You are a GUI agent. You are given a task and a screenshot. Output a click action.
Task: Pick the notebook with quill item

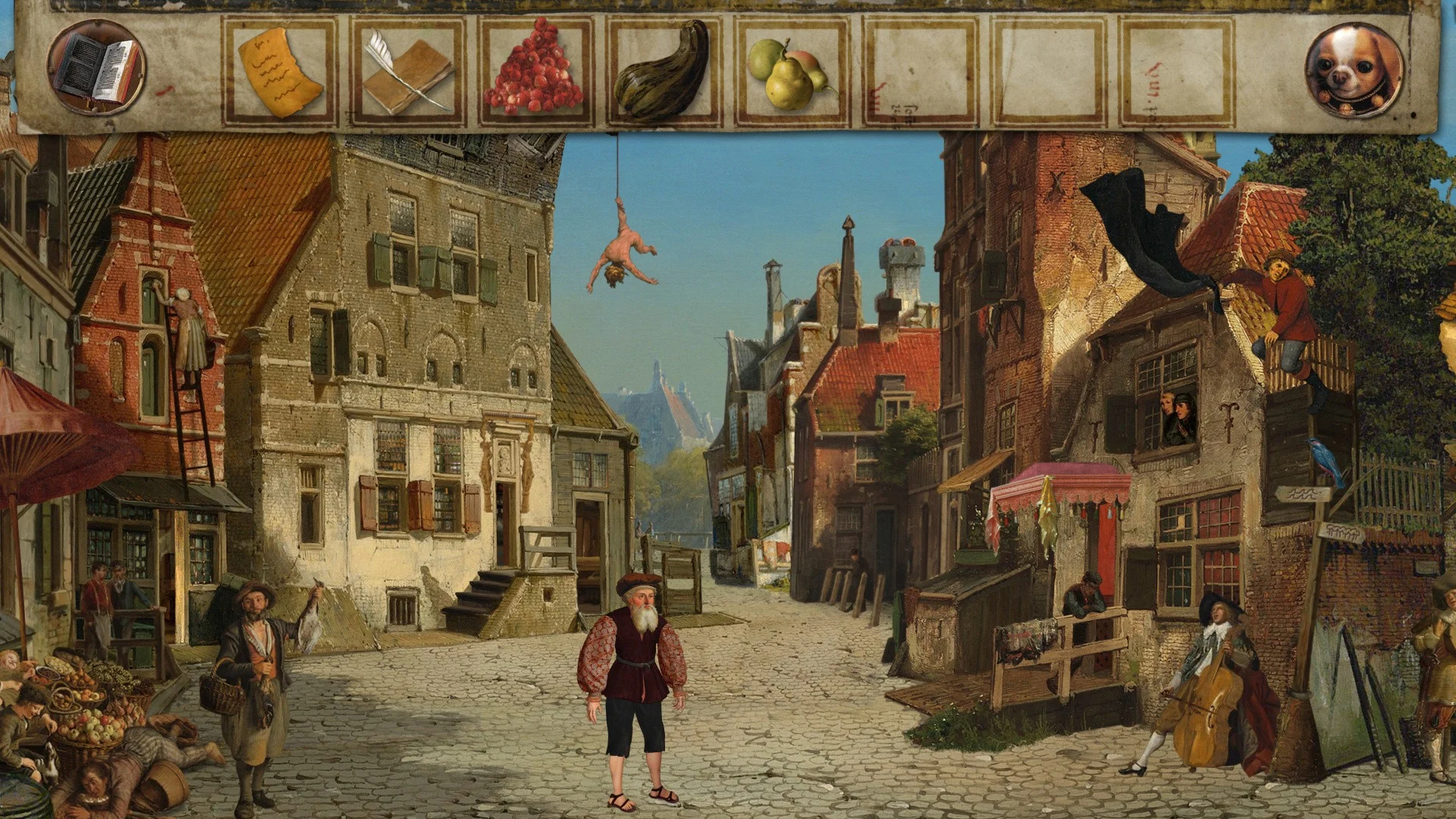tap(407, 72)
